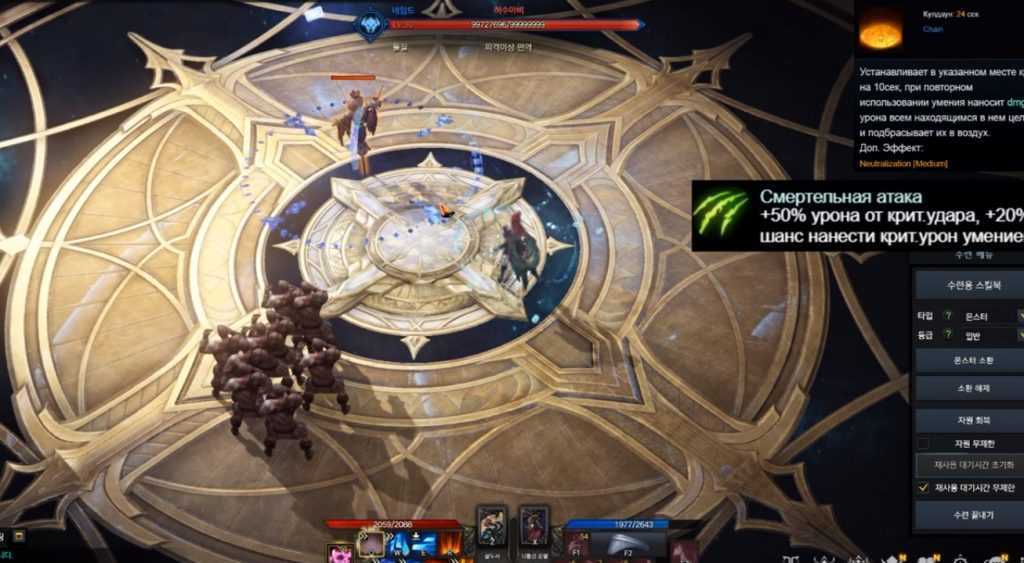Click the 몬스터 소환 summon monster button
1024x563 pixels.
tap(968, 360)
